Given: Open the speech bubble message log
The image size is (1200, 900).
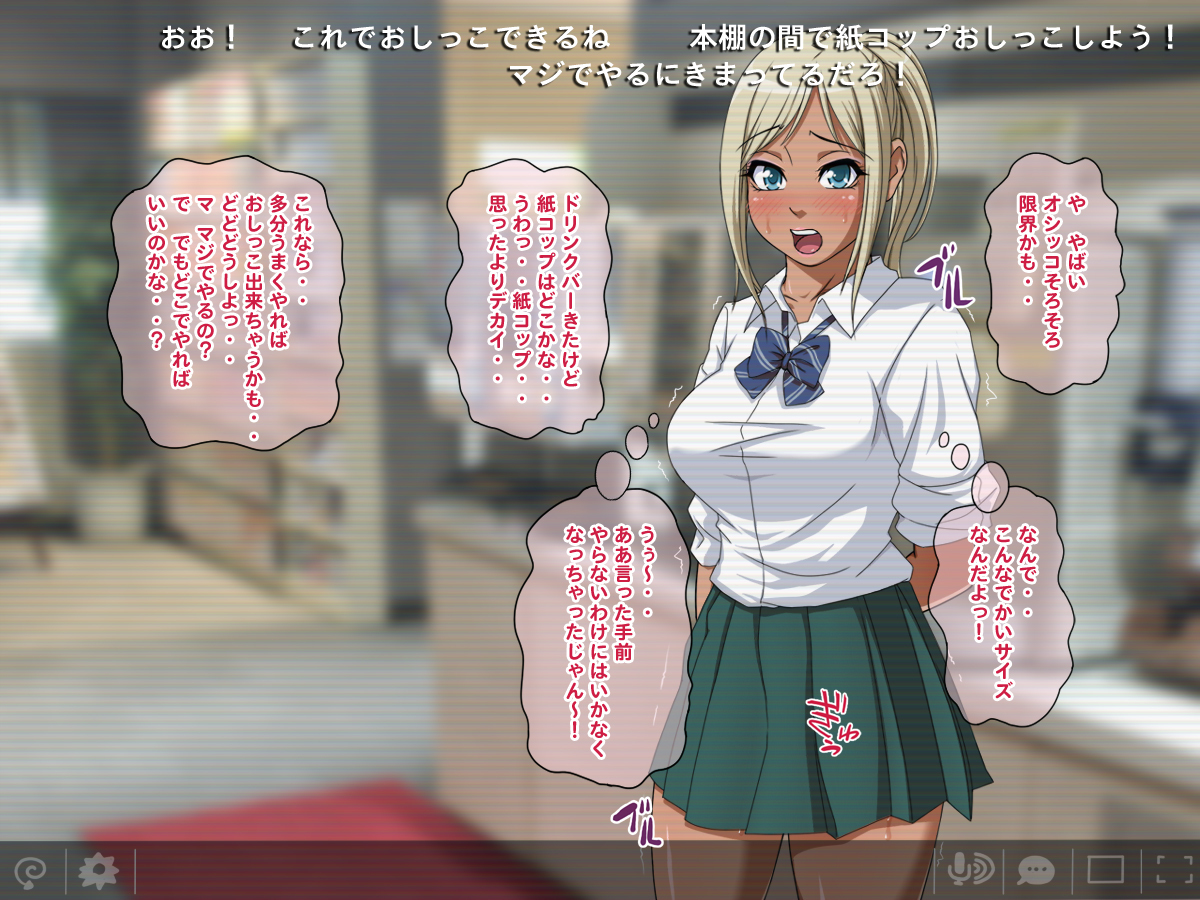Looking at the screenshot, I should (1036, 870).
